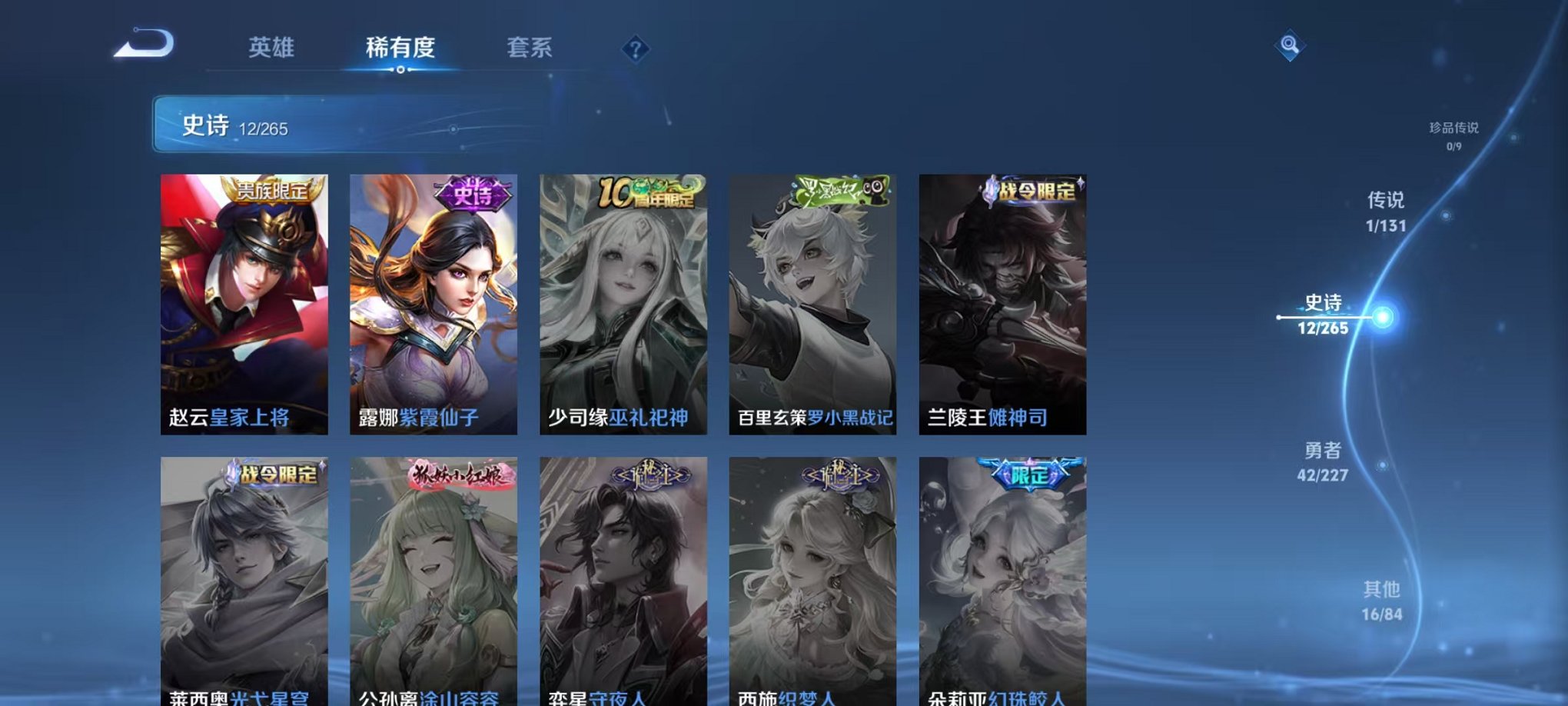
Task: Switch to the 英雄 tab
Action: tap(273, 48)
